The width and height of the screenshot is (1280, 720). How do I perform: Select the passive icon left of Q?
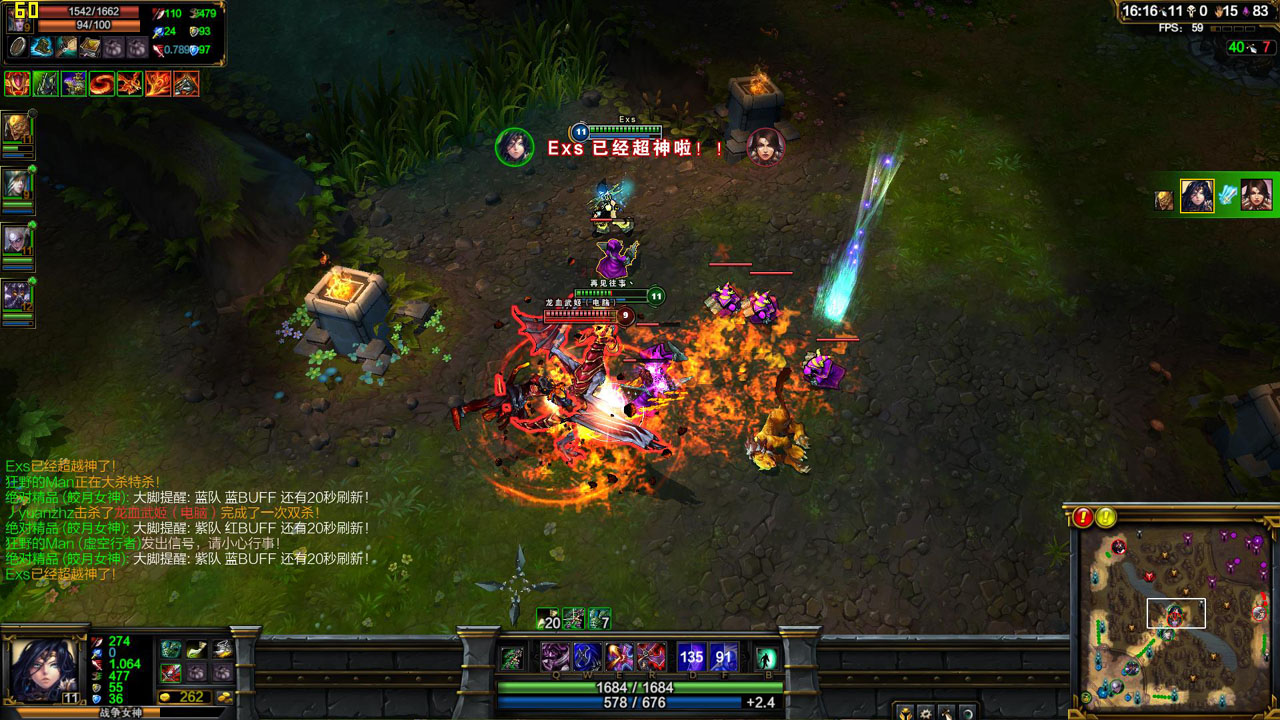(x=512, y=657)
